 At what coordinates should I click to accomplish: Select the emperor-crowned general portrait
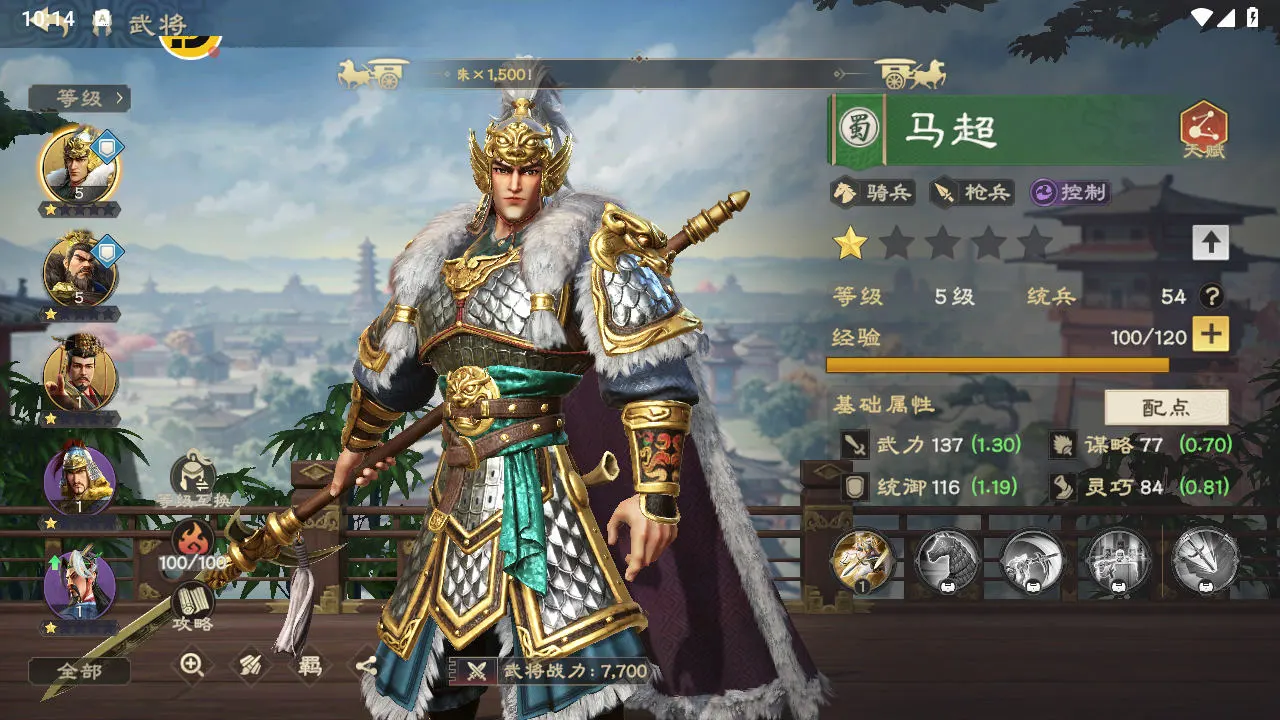[x=79, y=375]
